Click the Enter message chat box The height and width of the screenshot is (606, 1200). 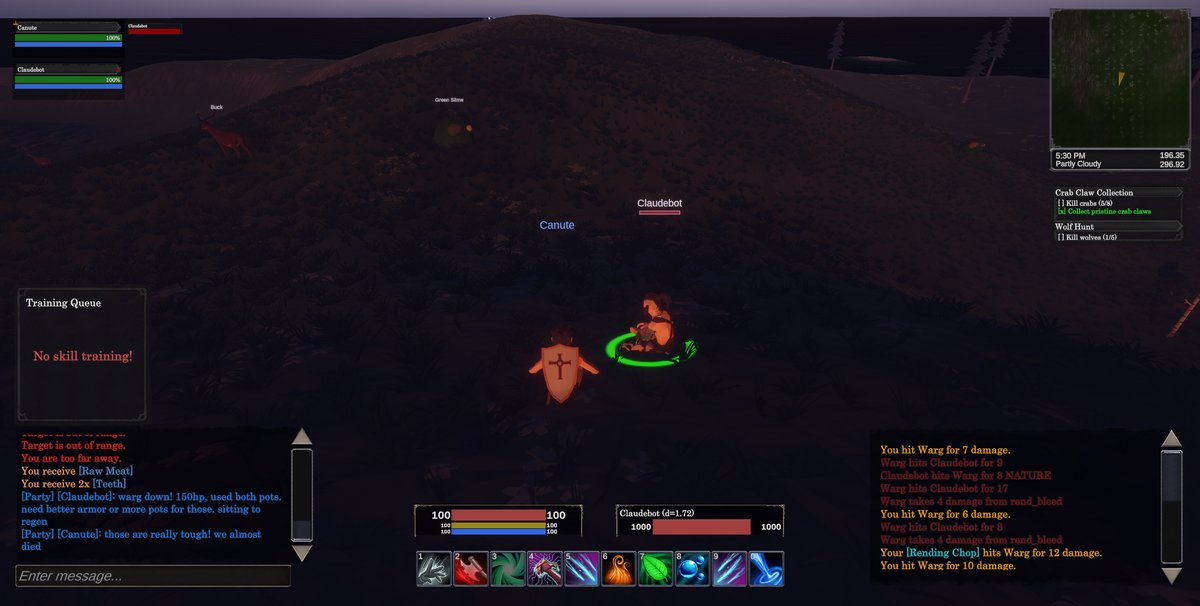tap(153, 576)
